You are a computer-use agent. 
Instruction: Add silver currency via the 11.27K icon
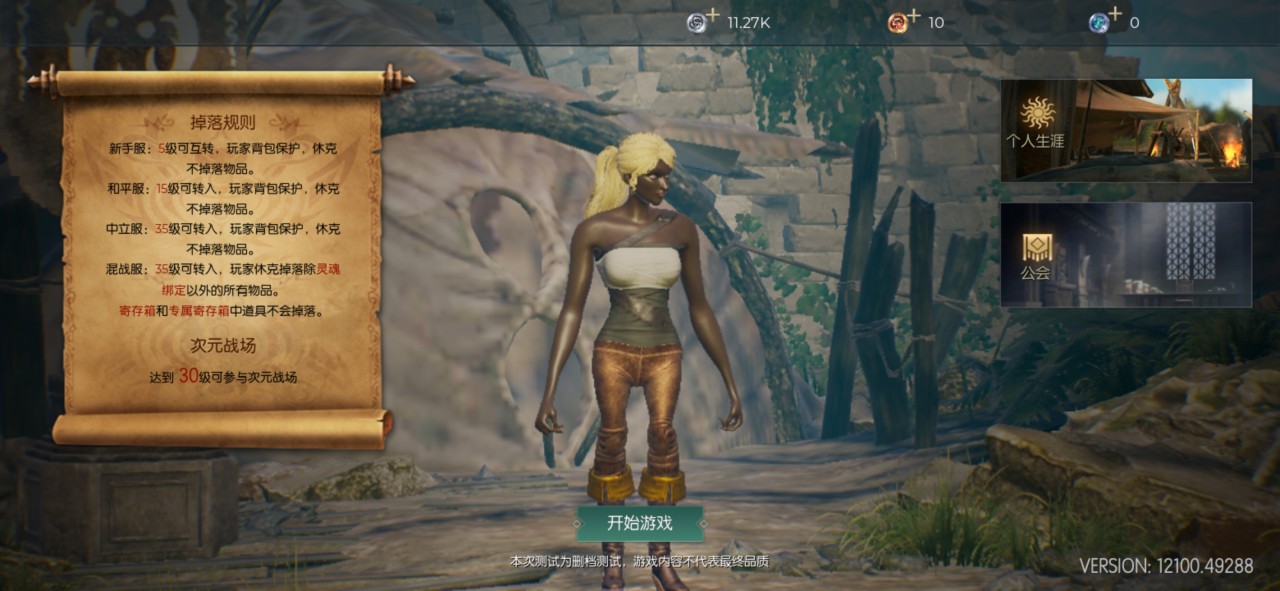click(x=702, y=21)
